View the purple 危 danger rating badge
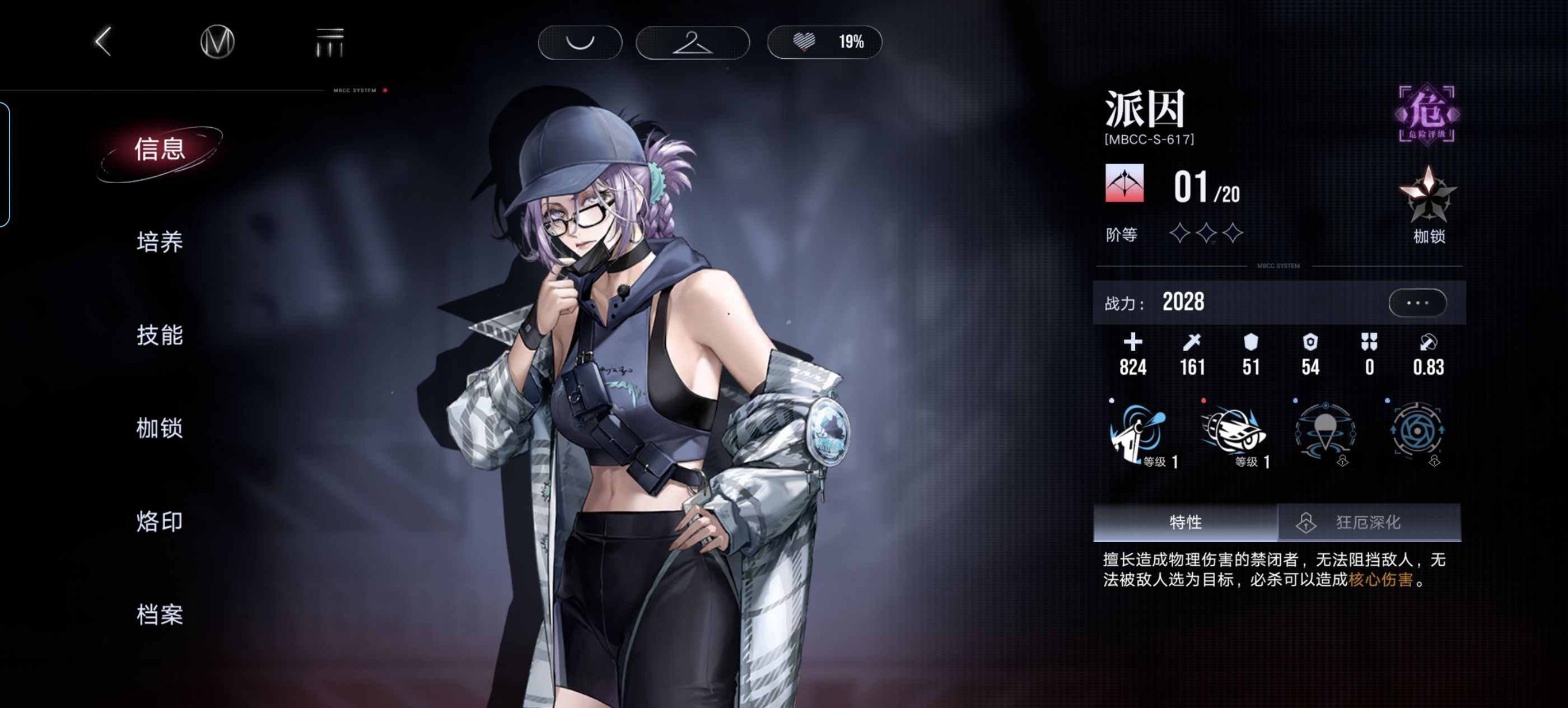1568x708 pixels. pyautogui.click(x=1426, y=114)
